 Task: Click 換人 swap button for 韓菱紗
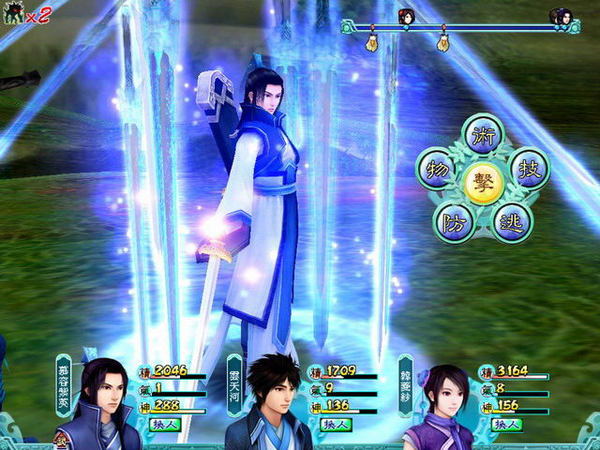click(x=507, y=424)
